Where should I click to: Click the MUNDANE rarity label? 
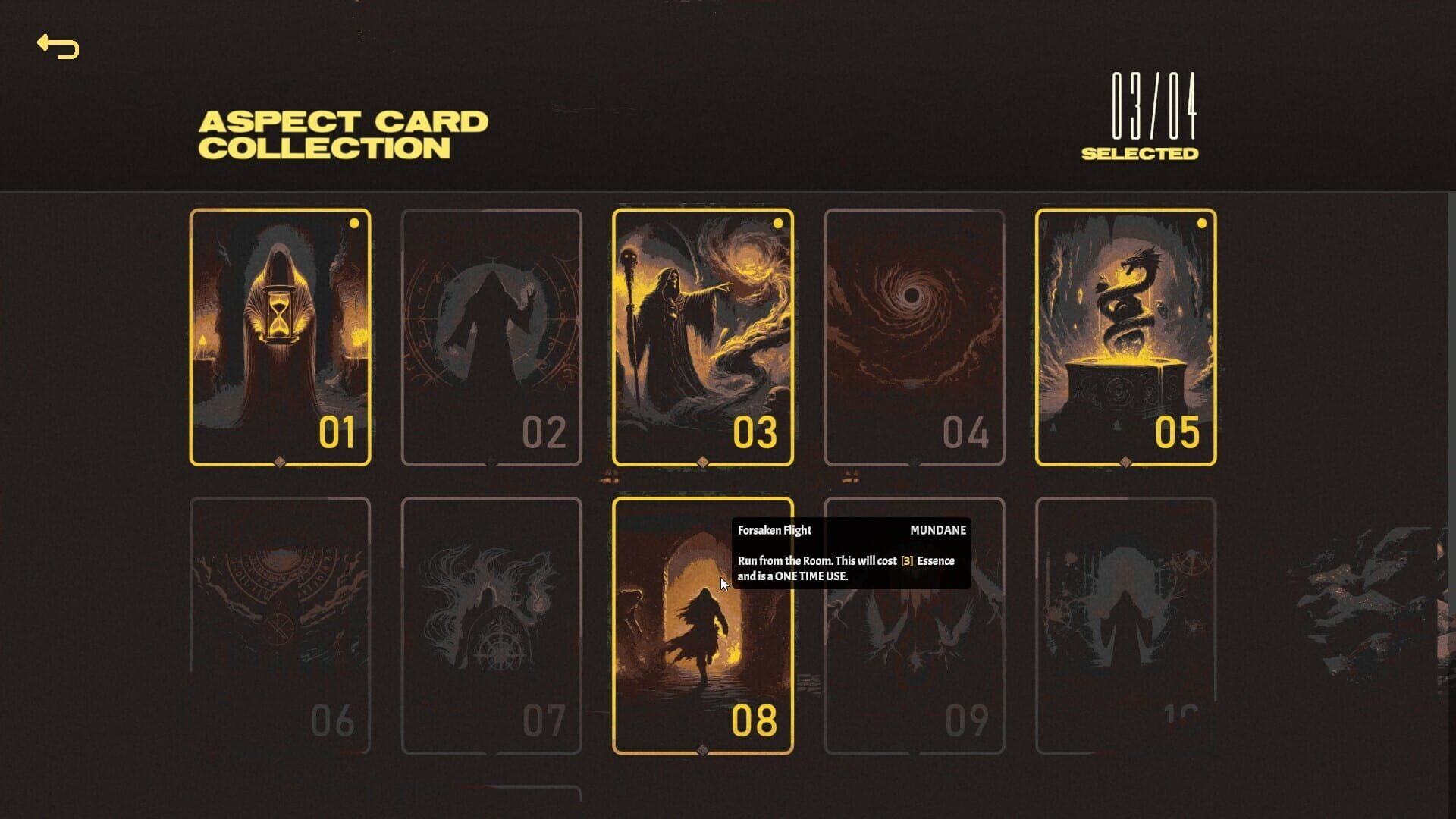click(937, 530)
